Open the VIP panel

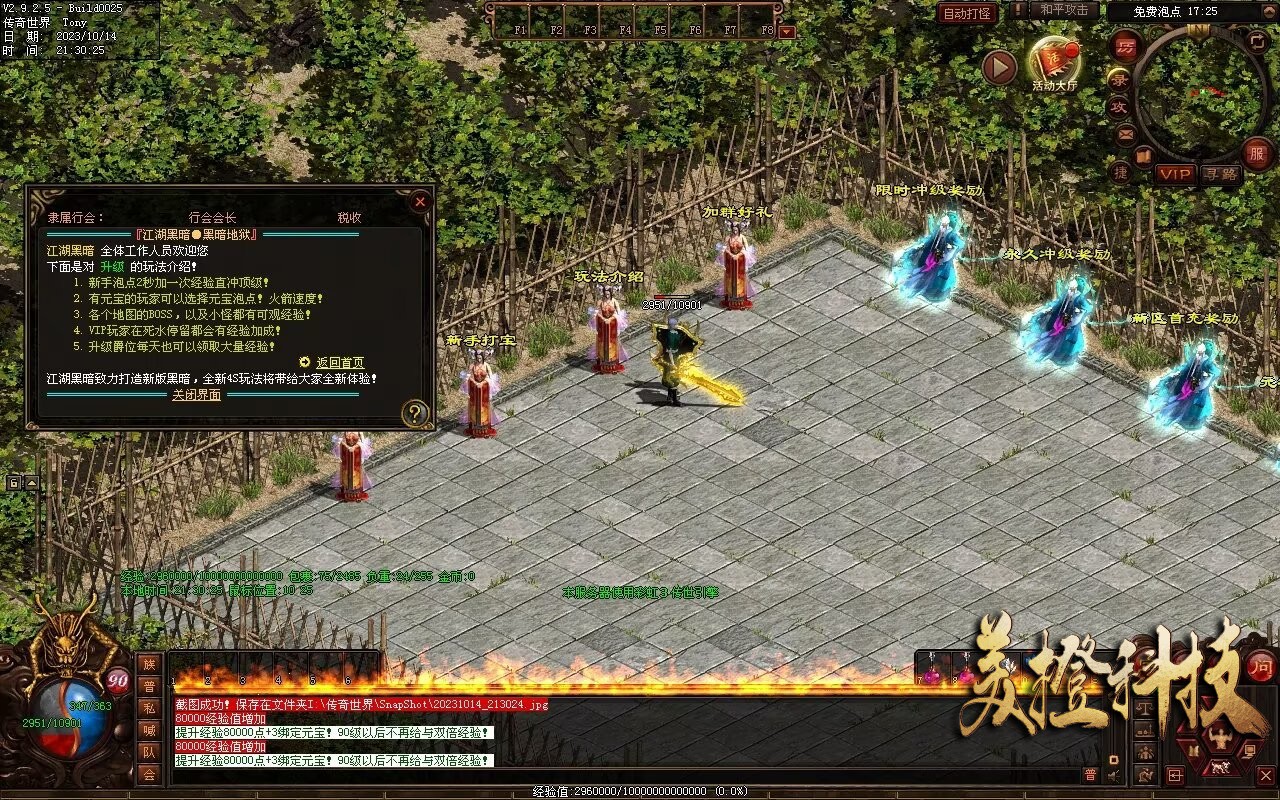point(1176,174)
